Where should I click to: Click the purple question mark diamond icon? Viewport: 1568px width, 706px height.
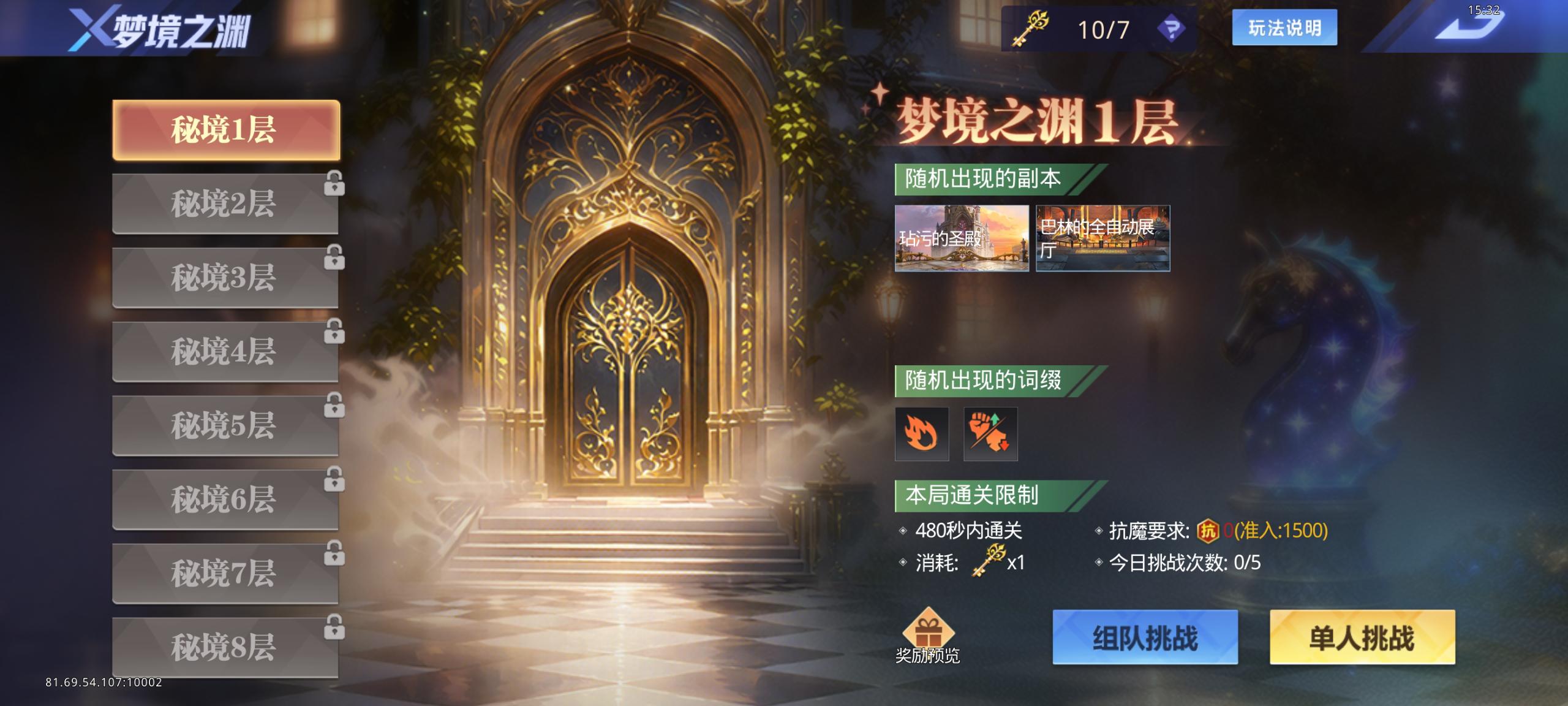(1172, 29)
